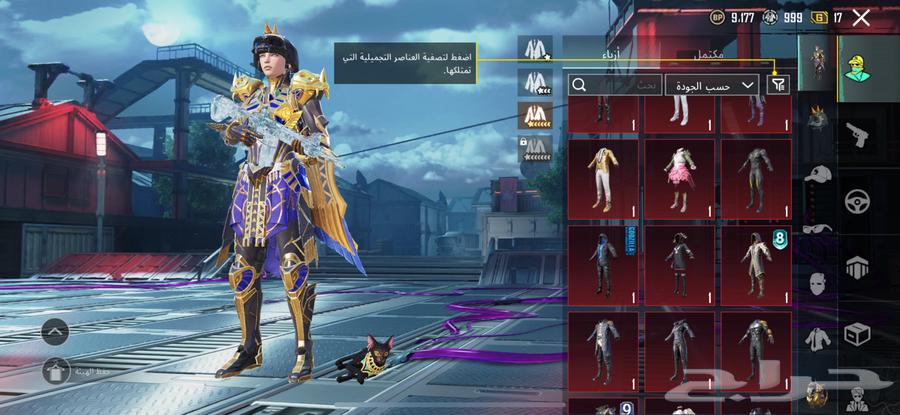This screenshot has width=900, height=415.
Task: Close the inventory with the X button
Action: [x=860, y=17]
